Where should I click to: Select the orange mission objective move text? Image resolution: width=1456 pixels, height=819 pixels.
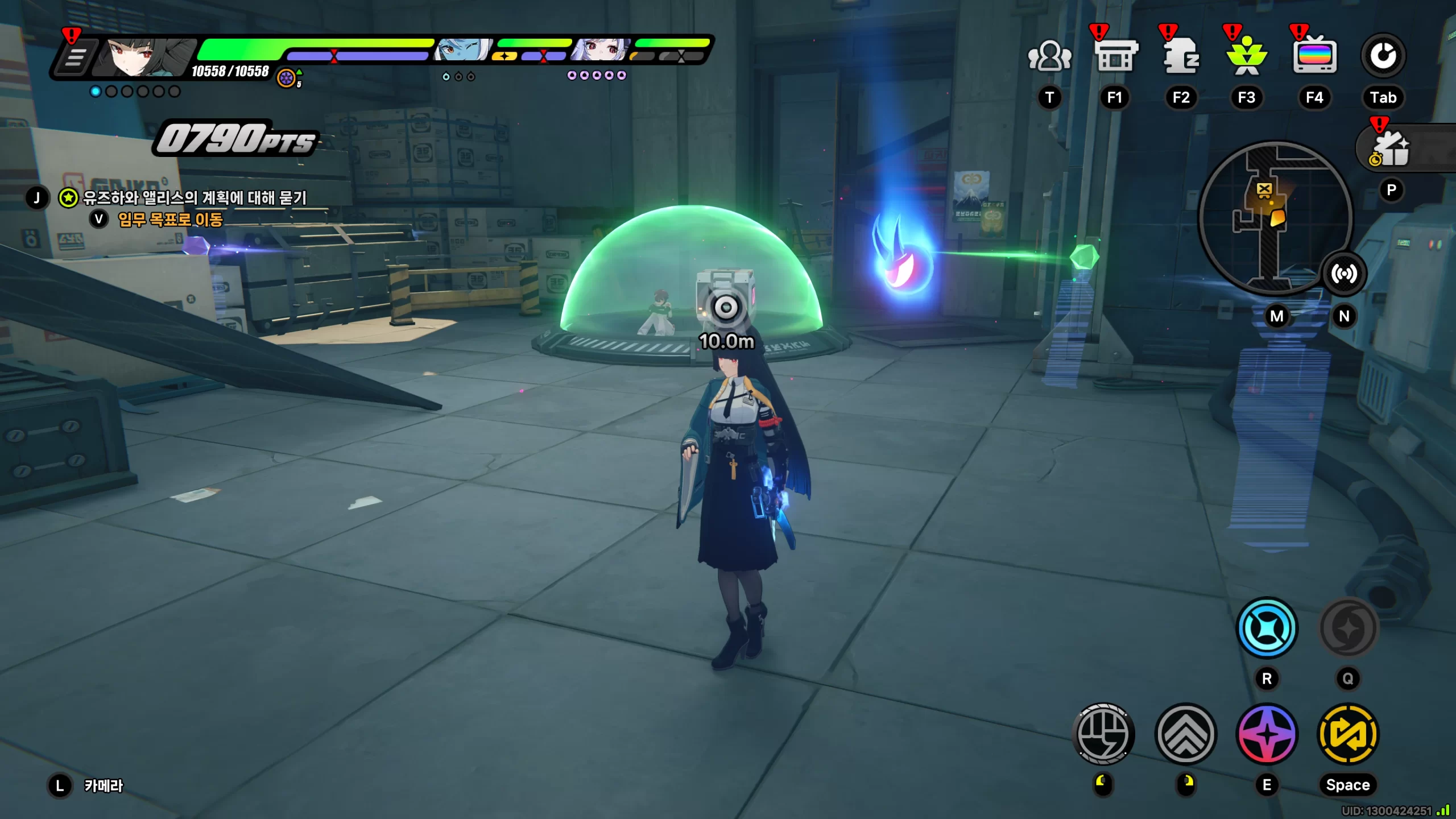170,220
